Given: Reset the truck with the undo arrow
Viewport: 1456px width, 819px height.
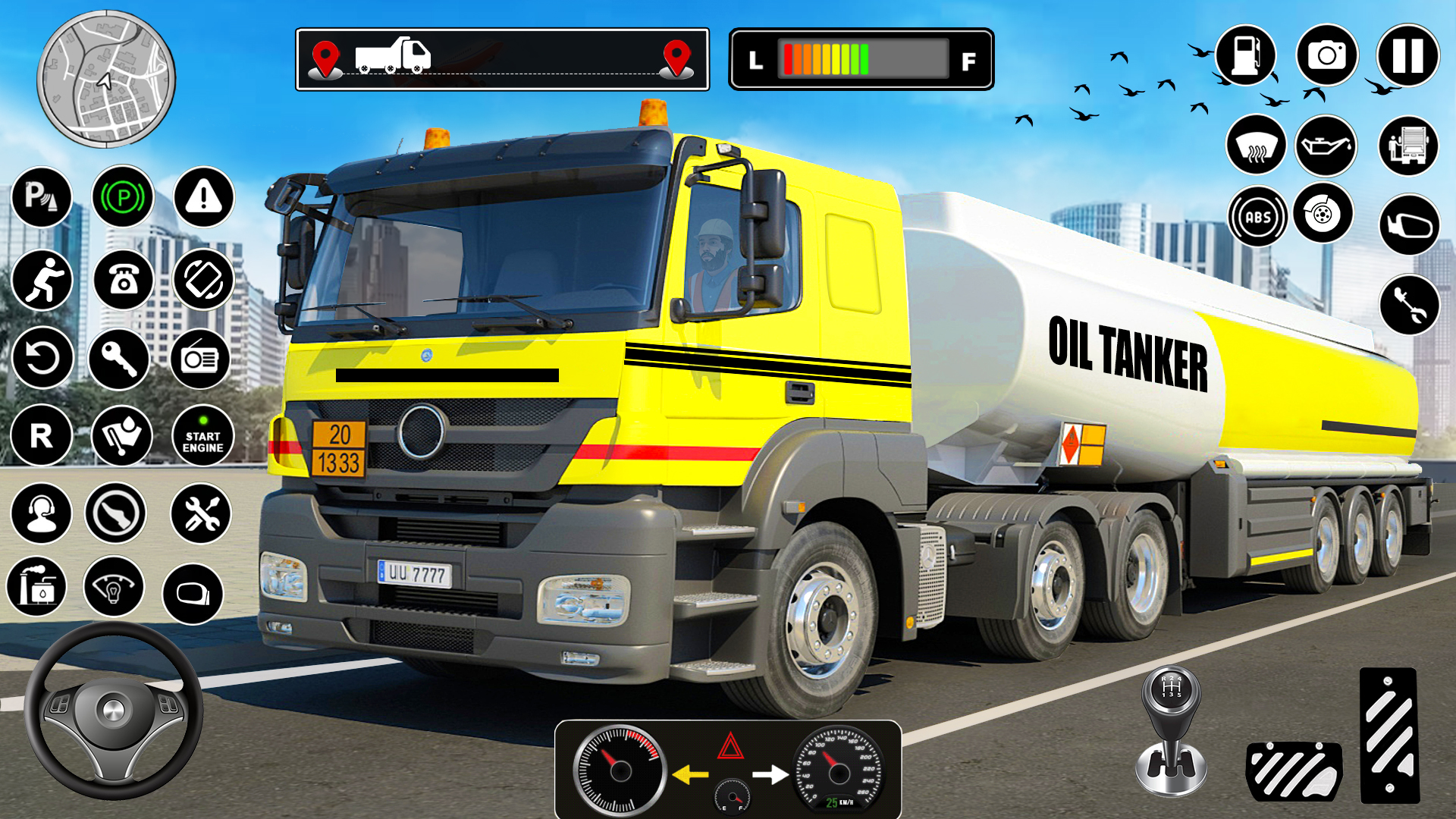Looking at the screenshot, I should point(42,357).
